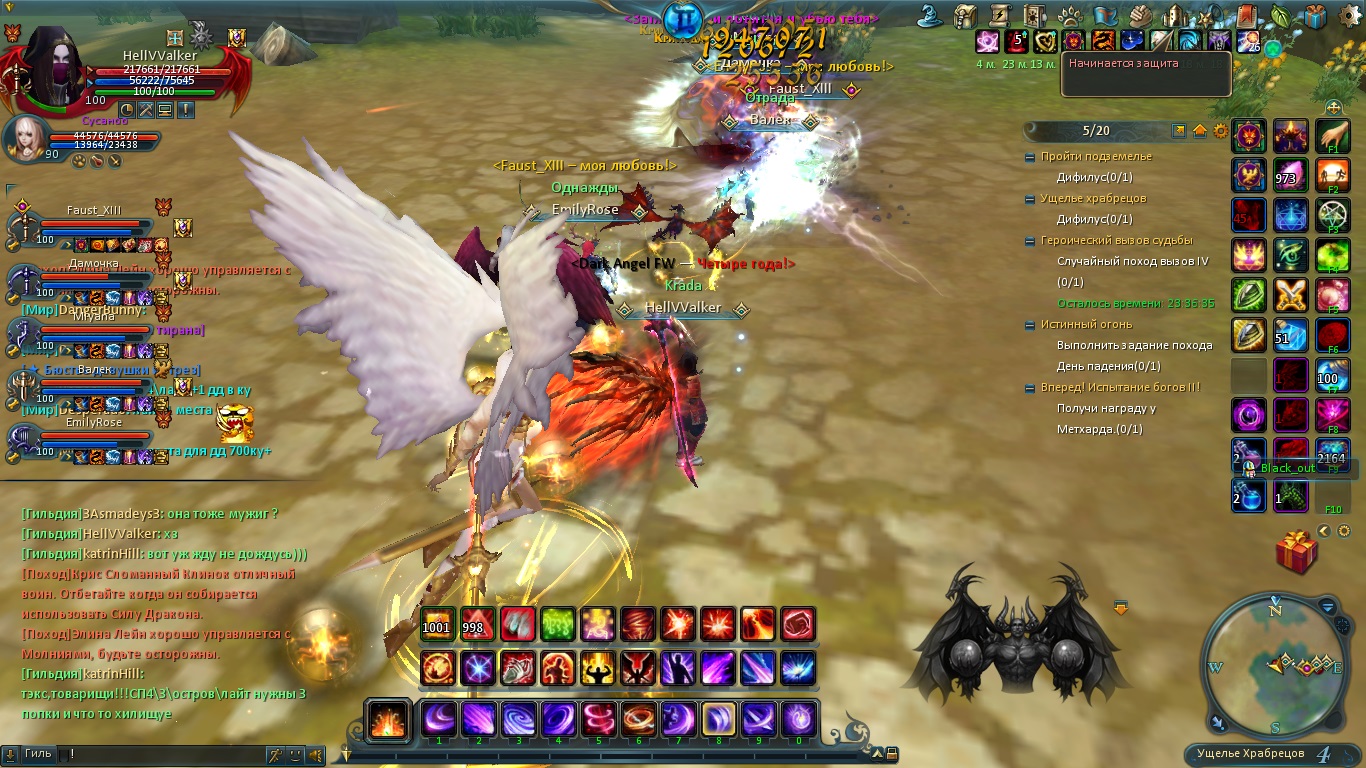
Task: Use the item slot showing 1001
Action: 437,624
